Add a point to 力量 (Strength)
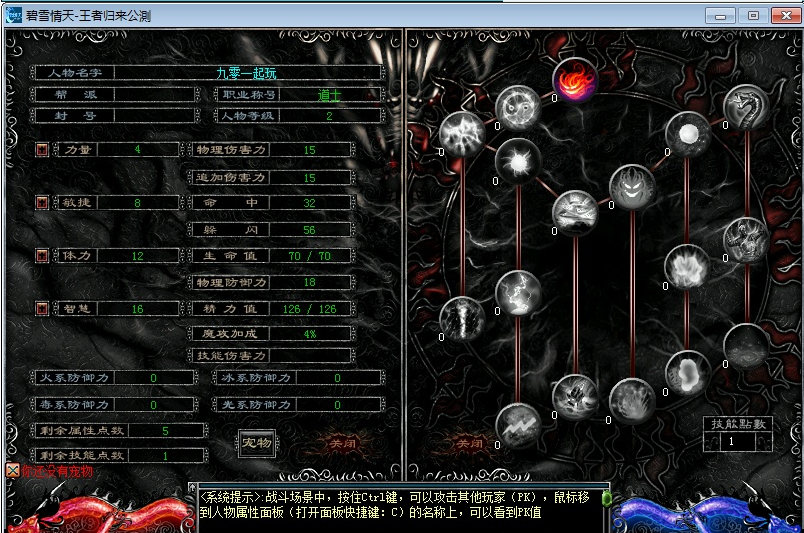 tap(42, 149)
